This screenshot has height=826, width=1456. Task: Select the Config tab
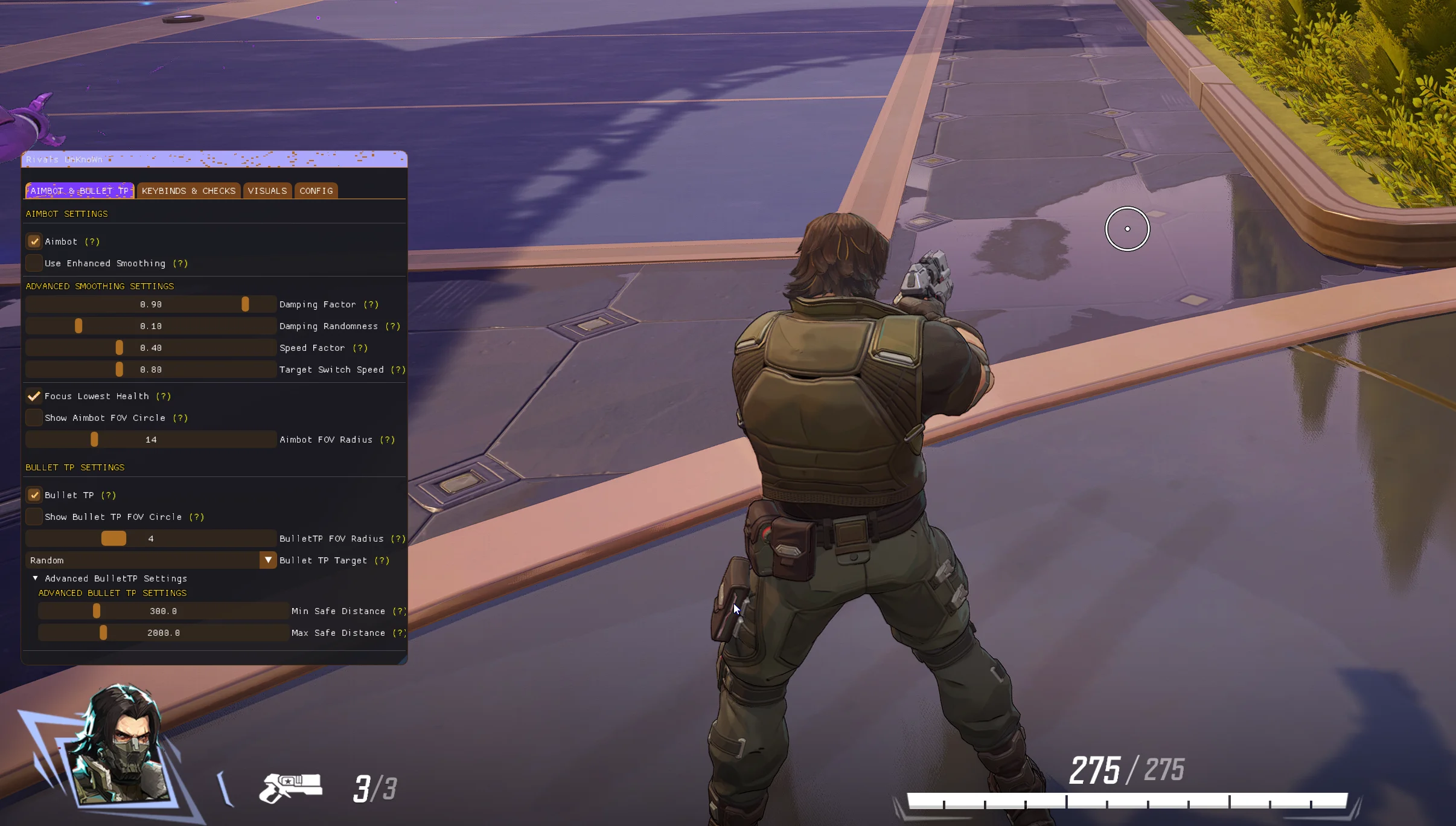point(316,191)
